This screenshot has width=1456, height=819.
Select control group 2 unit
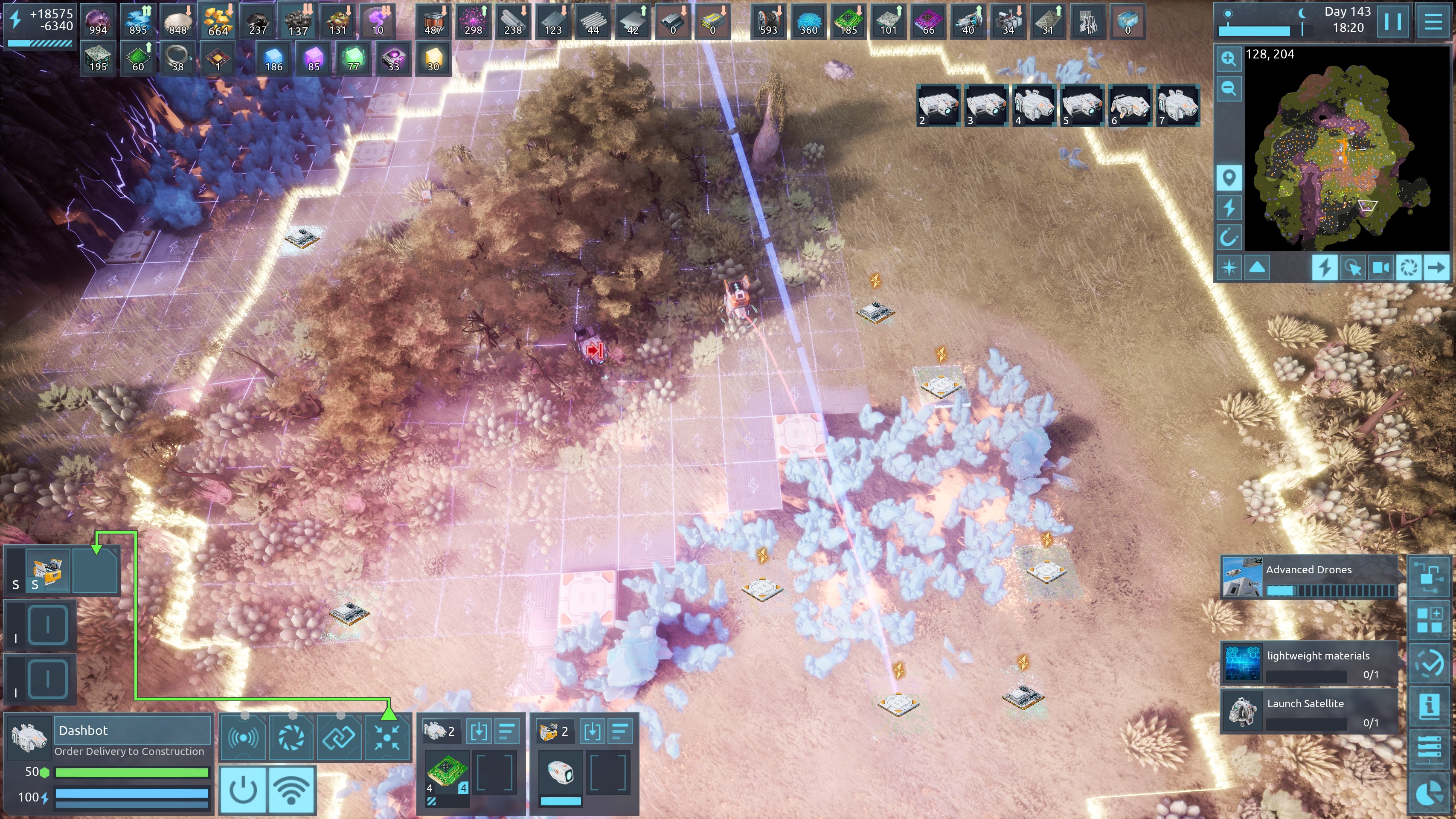click(x=938, y=105)
